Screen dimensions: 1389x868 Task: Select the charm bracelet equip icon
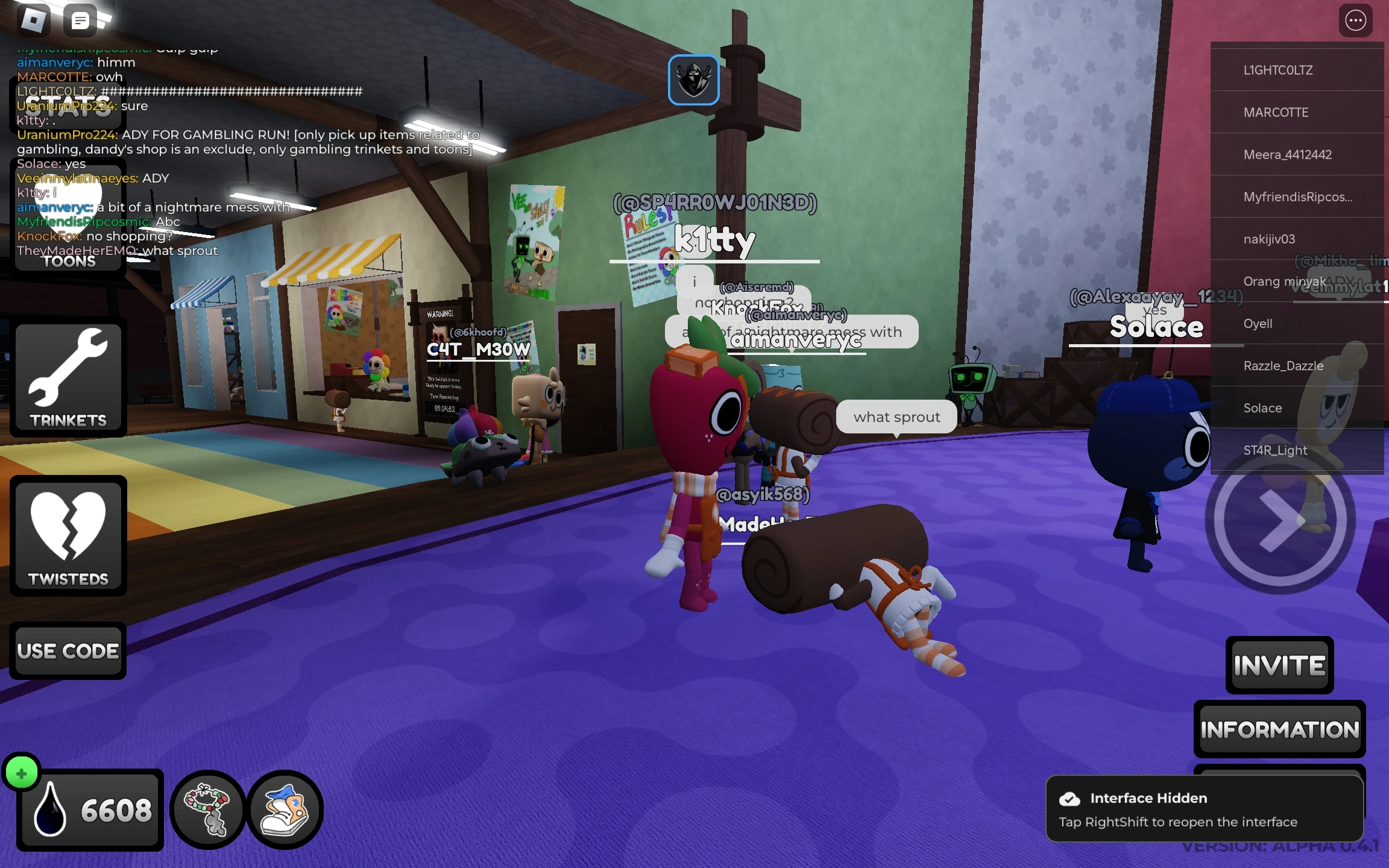pyautogui.click(x=207, y=809)
